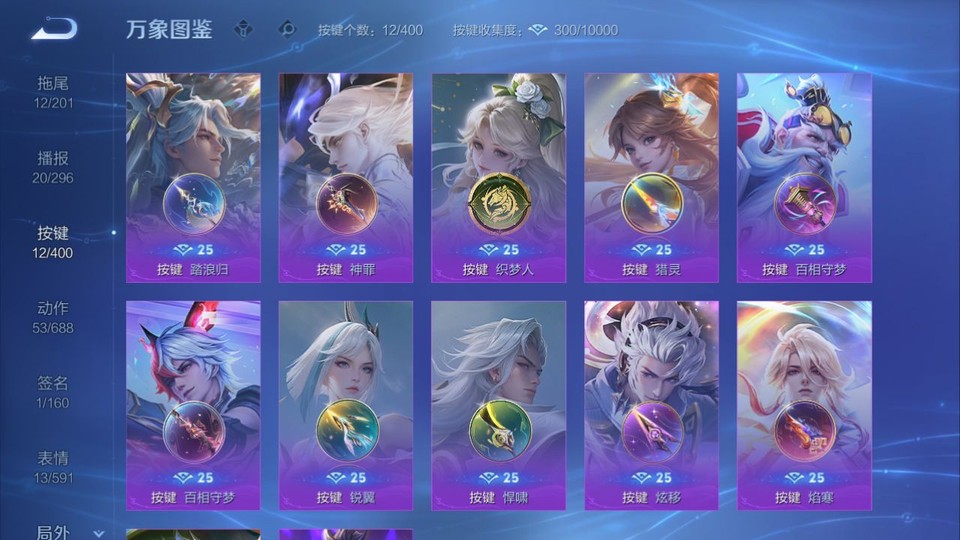Pick the 百相守梦 card with the goggled bearded elder
This screenshot has width=960, height=540.
click(804, 178)
